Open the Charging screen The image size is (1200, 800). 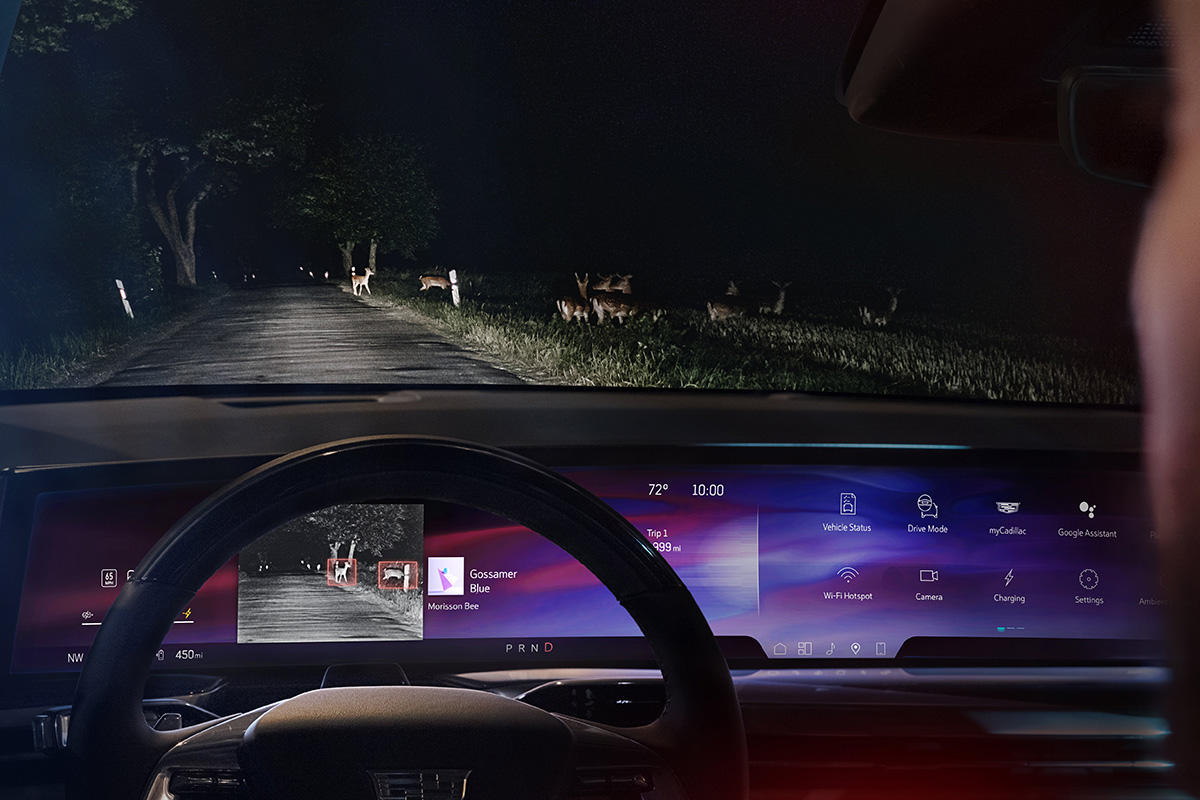pyautogui.click(x=1009, y=579)
